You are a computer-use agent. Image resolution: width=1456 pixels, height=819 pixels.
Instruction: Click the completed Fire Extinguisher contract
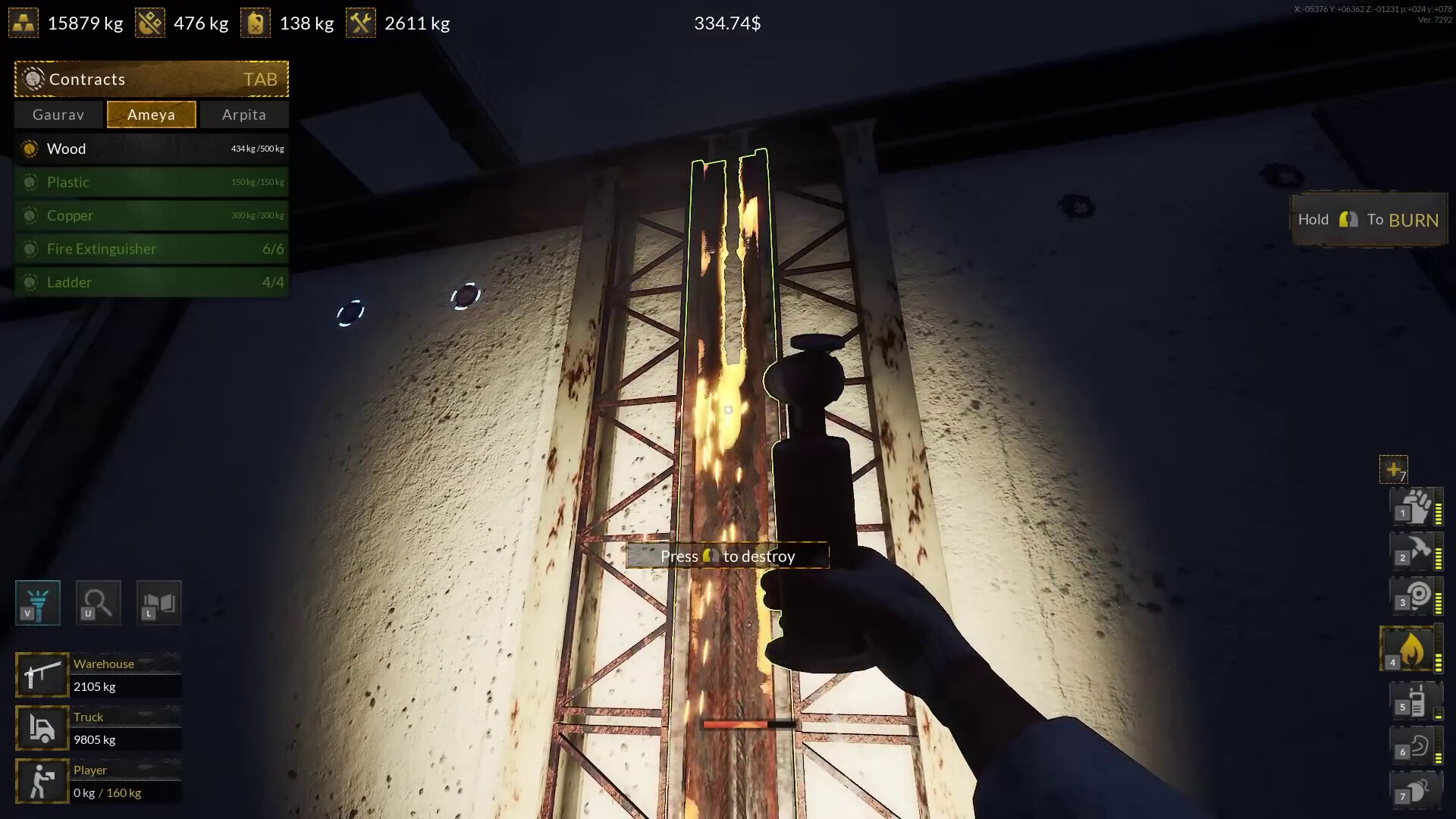(151, 249)
